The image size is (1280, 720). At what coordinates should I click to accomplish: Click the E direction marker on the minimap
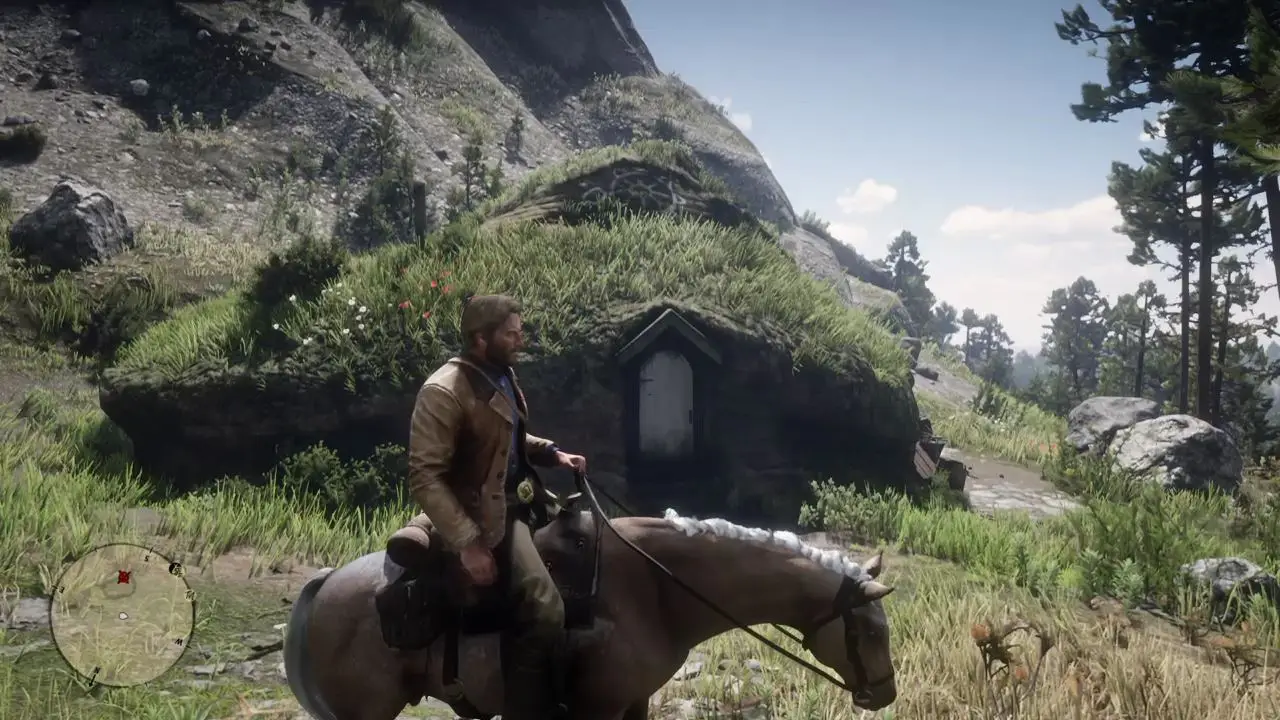61,589
